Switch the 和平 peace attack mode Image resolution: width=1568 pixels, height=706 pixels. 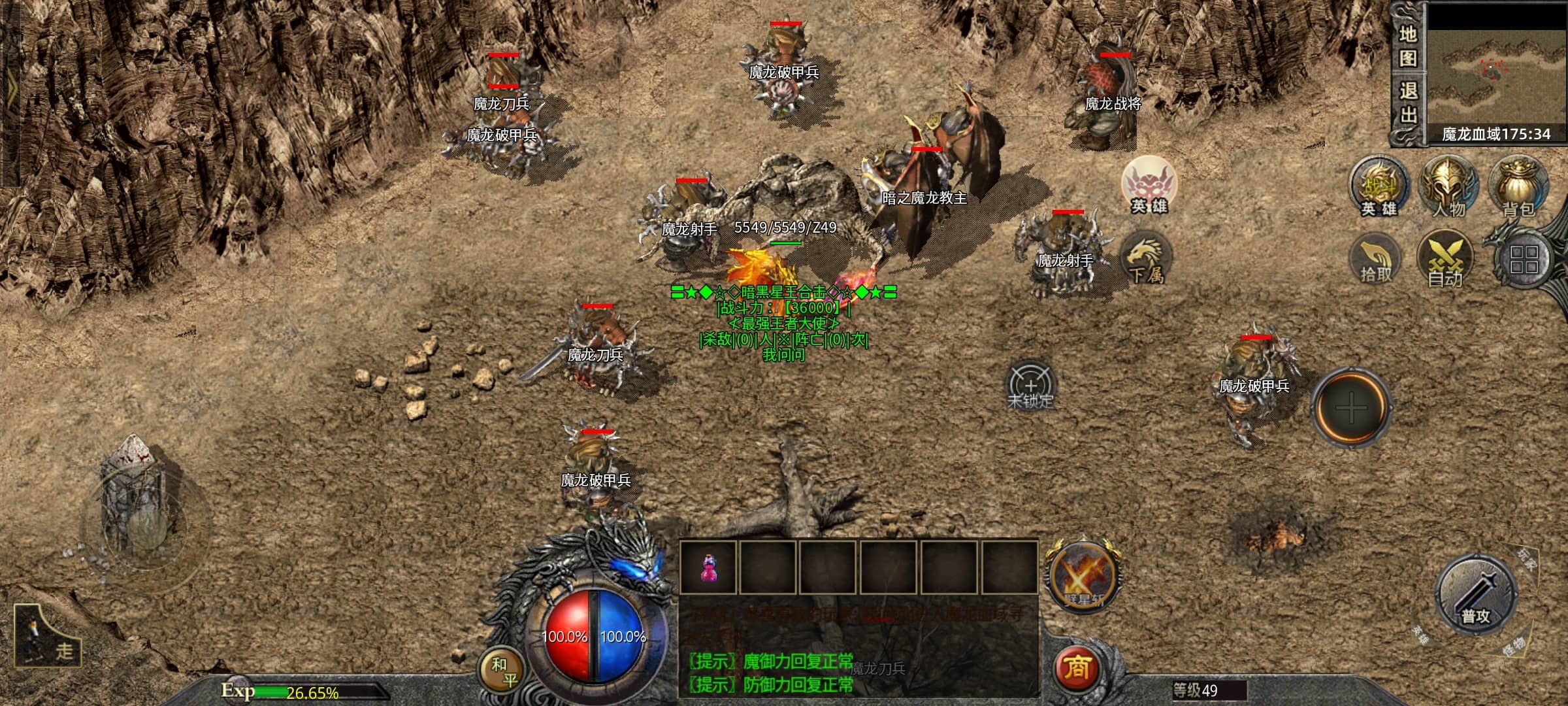(504, 671)
